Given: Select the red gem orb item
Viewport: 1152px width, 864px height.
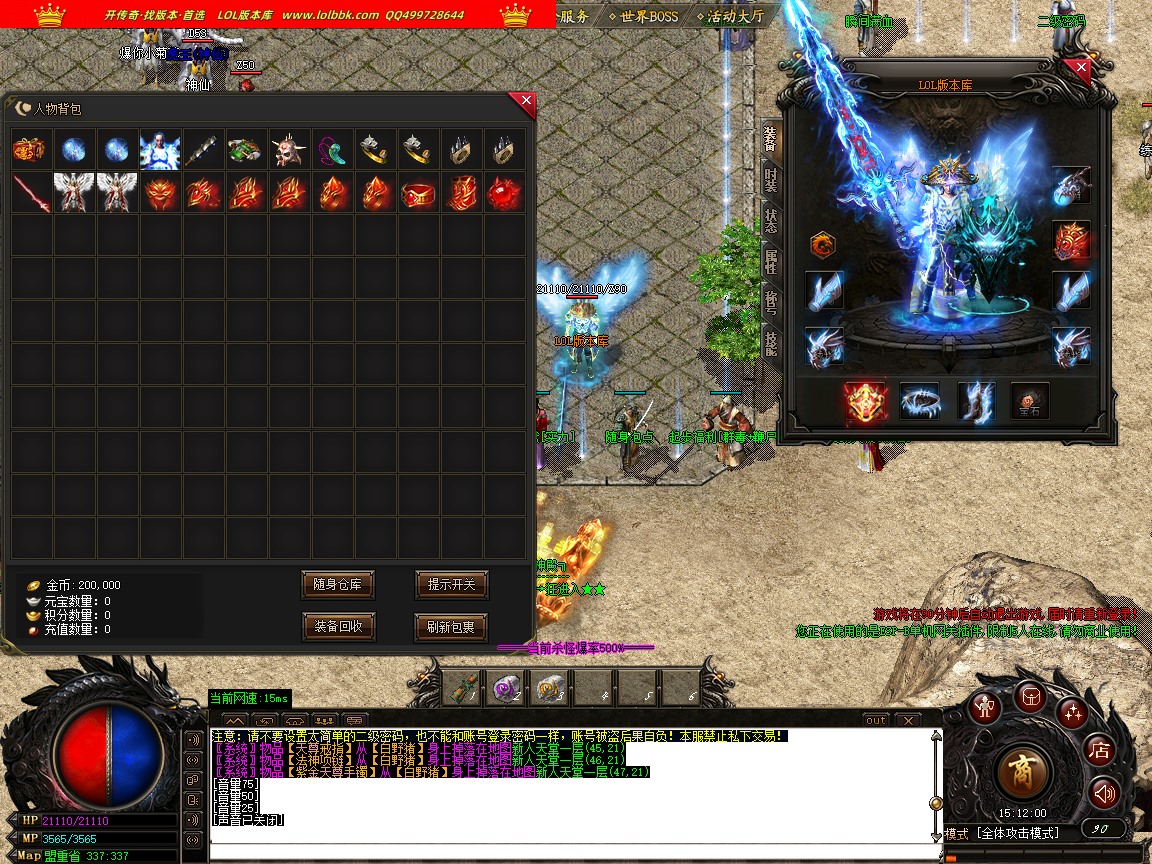Looking at the screenshot, I should 505,193.
